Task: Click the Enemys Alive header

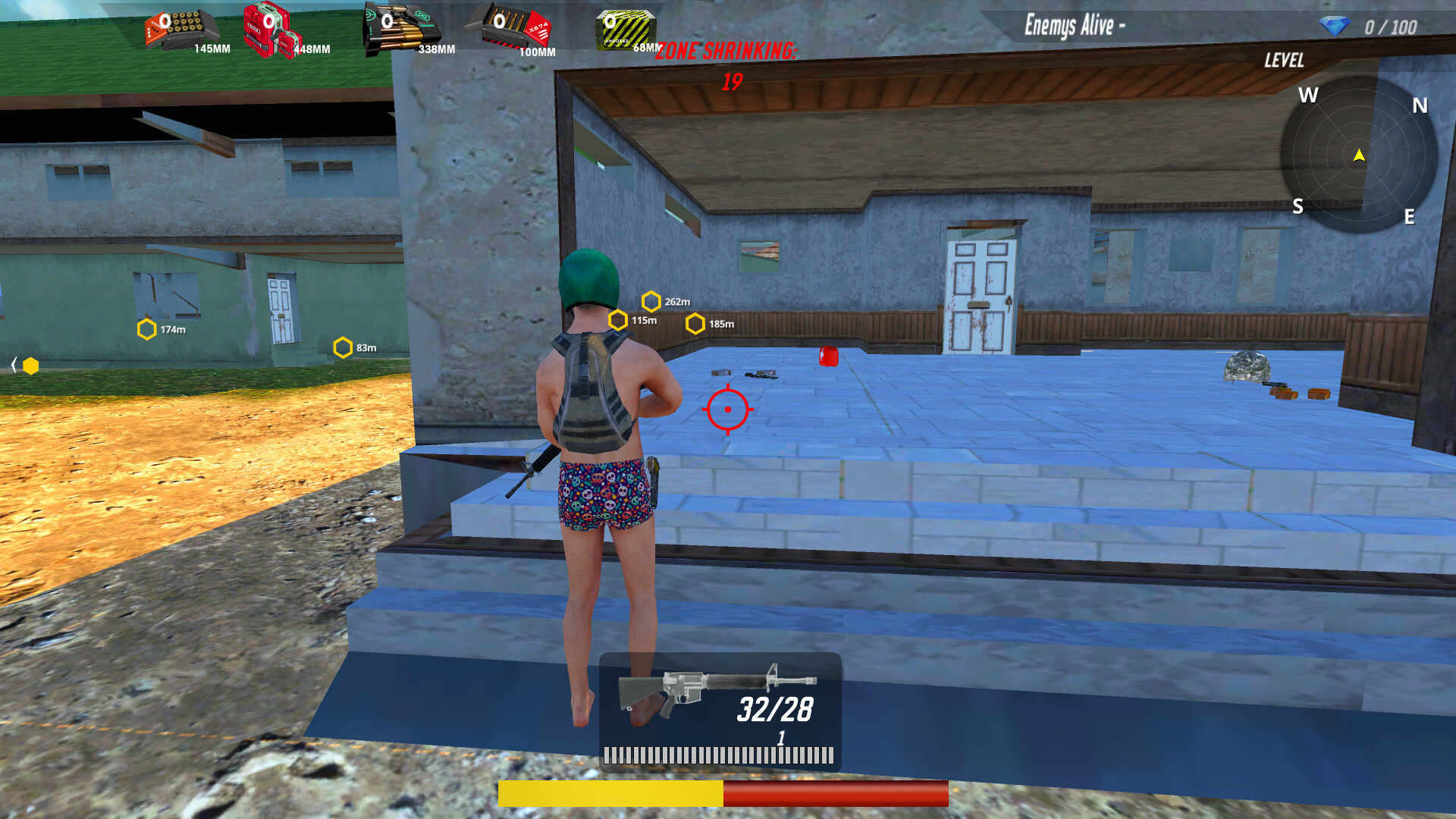Action: [x=1072, y=23]
